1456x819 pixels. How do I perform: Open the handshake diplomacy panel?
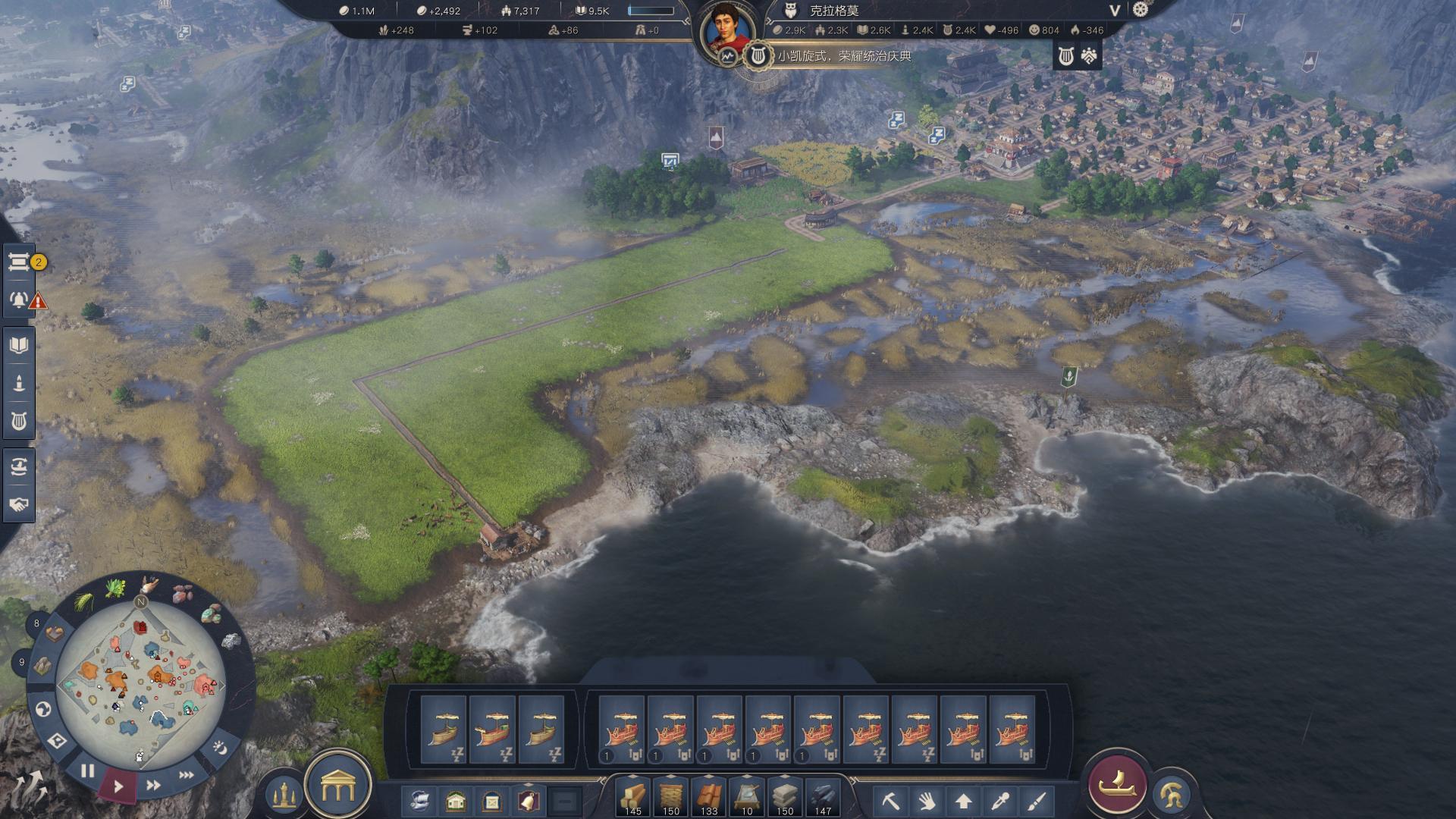pos(19,504)
